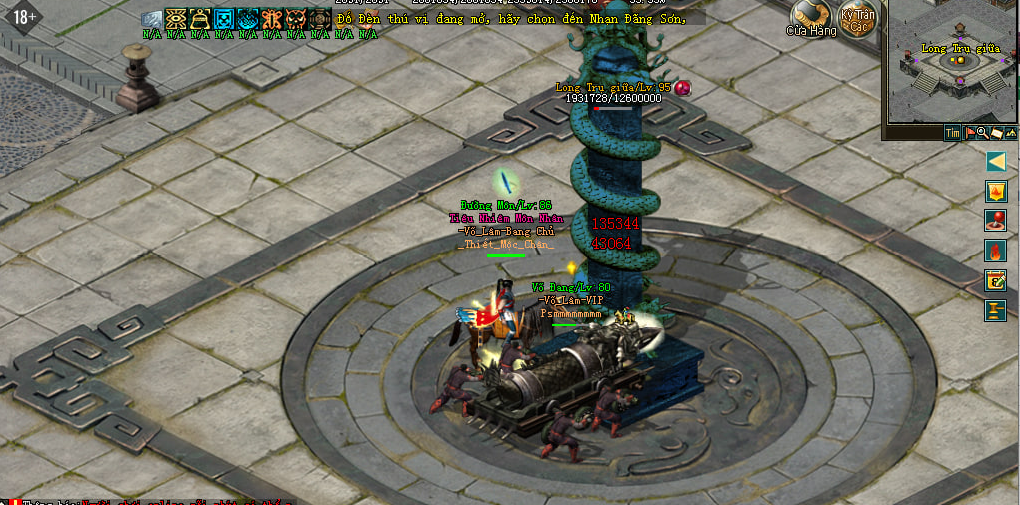Click the mountain world map icon

1010,132
